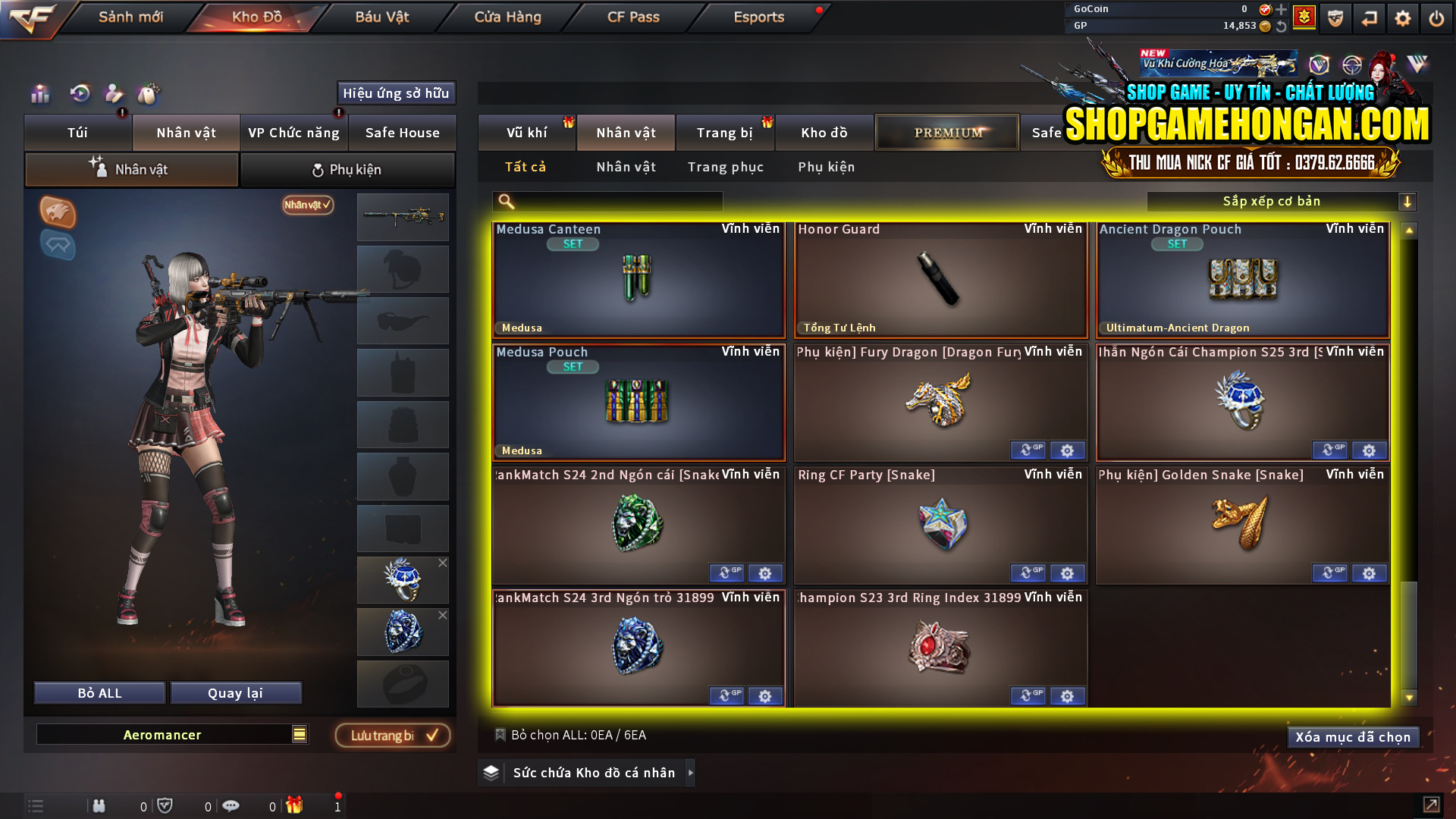Click the chat bubble icon in bottom bar
This screenshot has height=819, width=1456.
(x=231, y=805)
